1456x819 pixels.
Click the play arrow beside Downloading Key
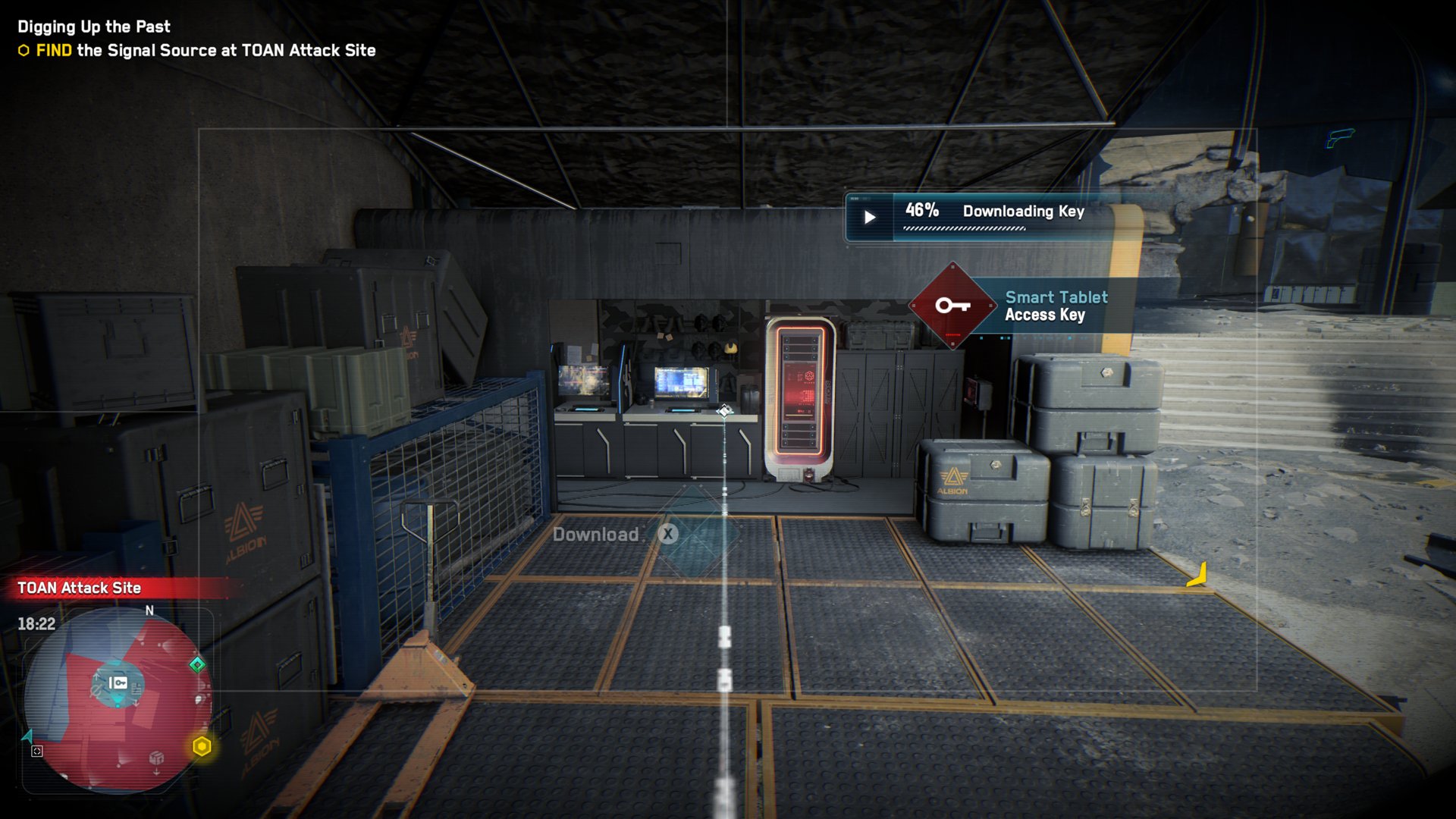tap(870, 218)
